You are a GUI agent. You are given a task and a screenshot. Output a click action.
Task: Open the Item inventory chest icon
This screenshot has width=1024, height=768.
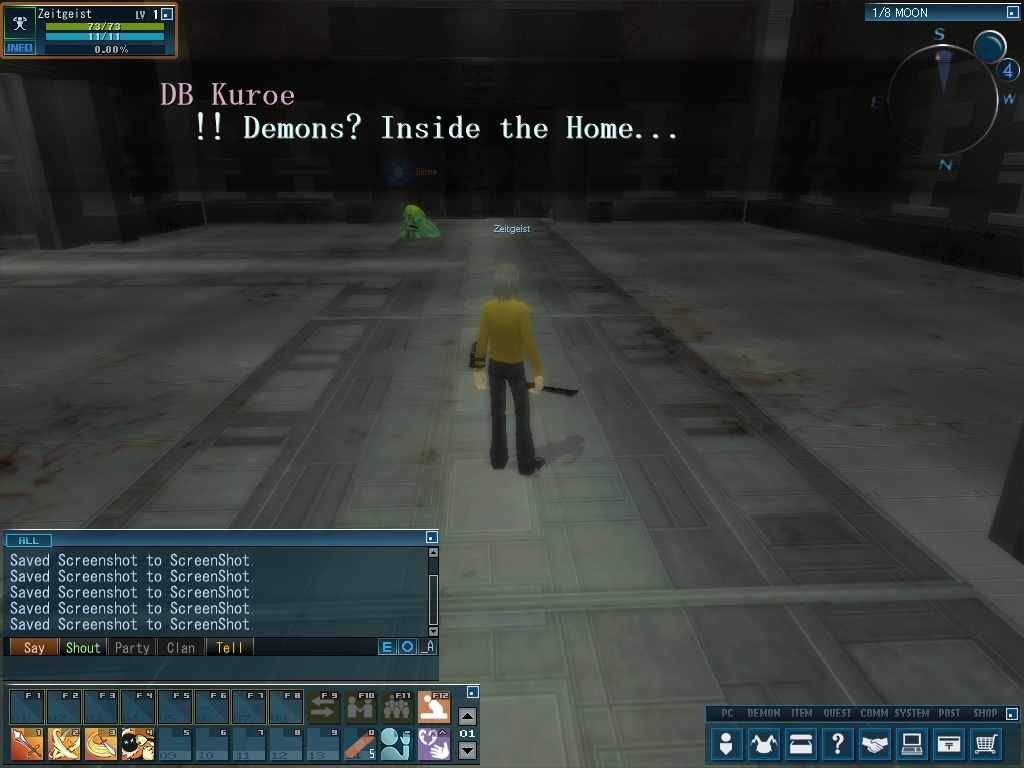pyautogui.click(x=801, y=744)
